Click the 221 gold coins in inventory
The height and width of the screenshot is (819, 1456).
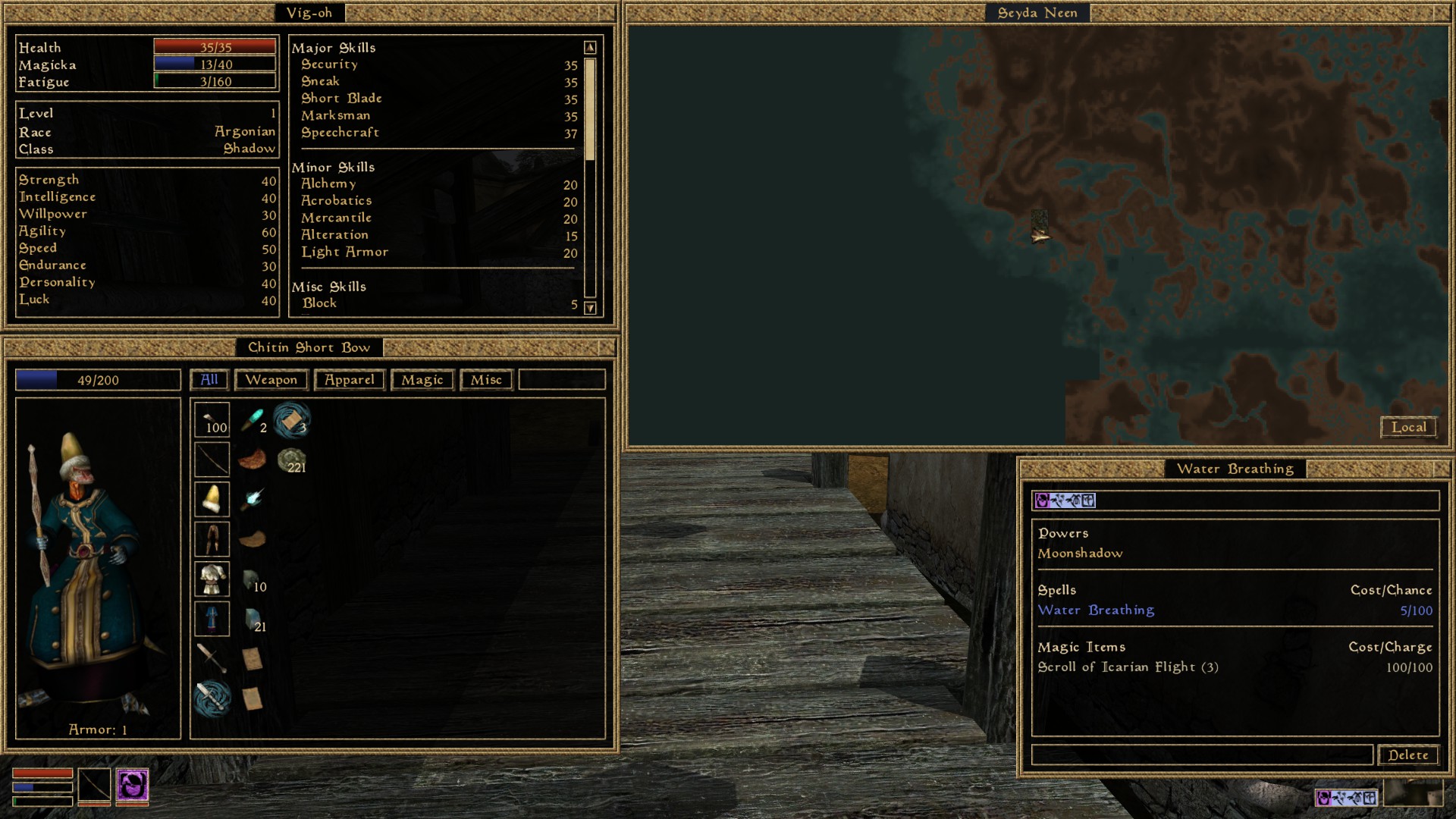pos(293,461)
